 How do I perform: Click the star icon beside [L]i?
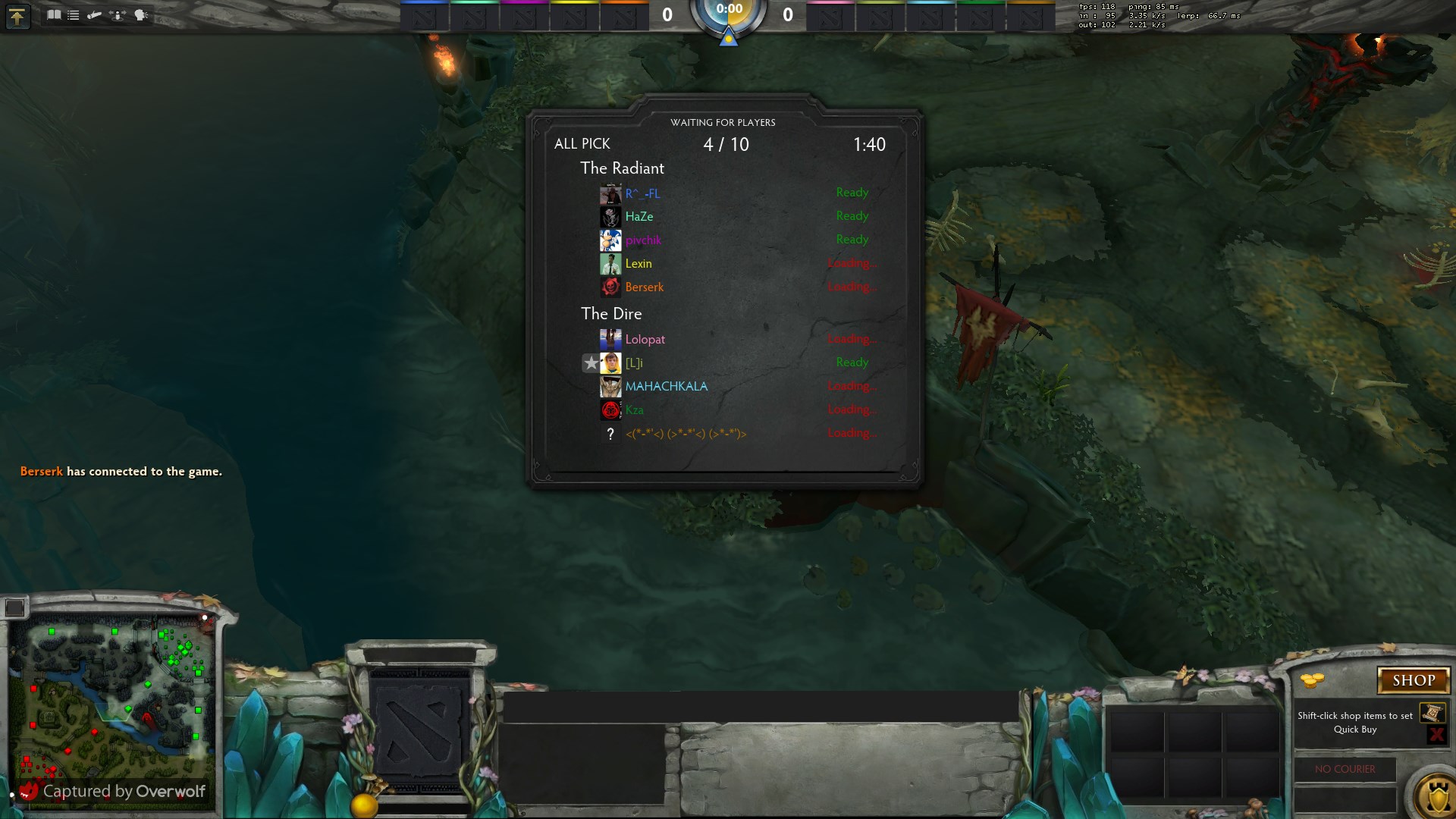click(x=591, y=363)
